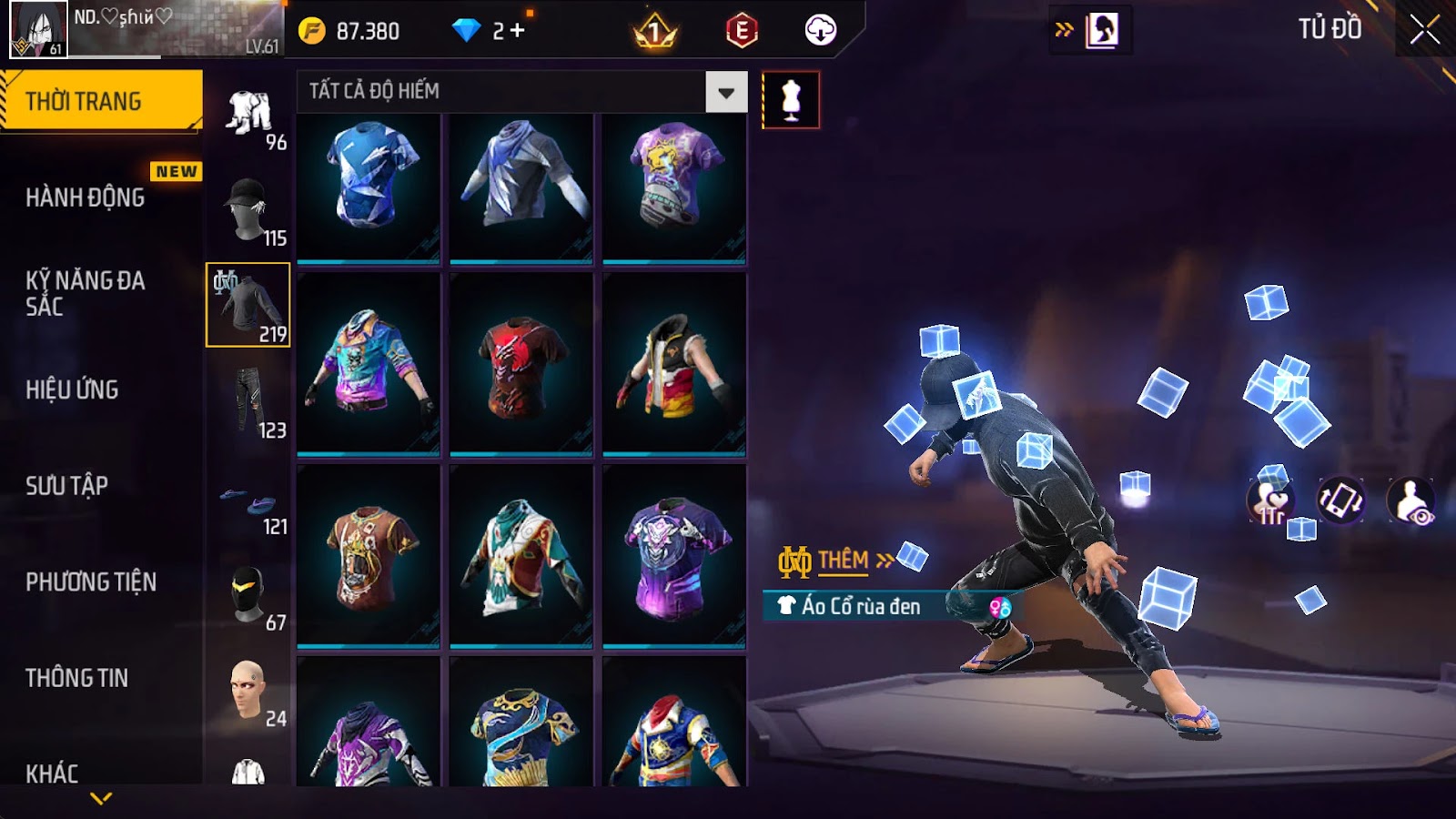1456x819 pixels.
Task: Open the cloud download icon
Action: click(x=820, y=31)
